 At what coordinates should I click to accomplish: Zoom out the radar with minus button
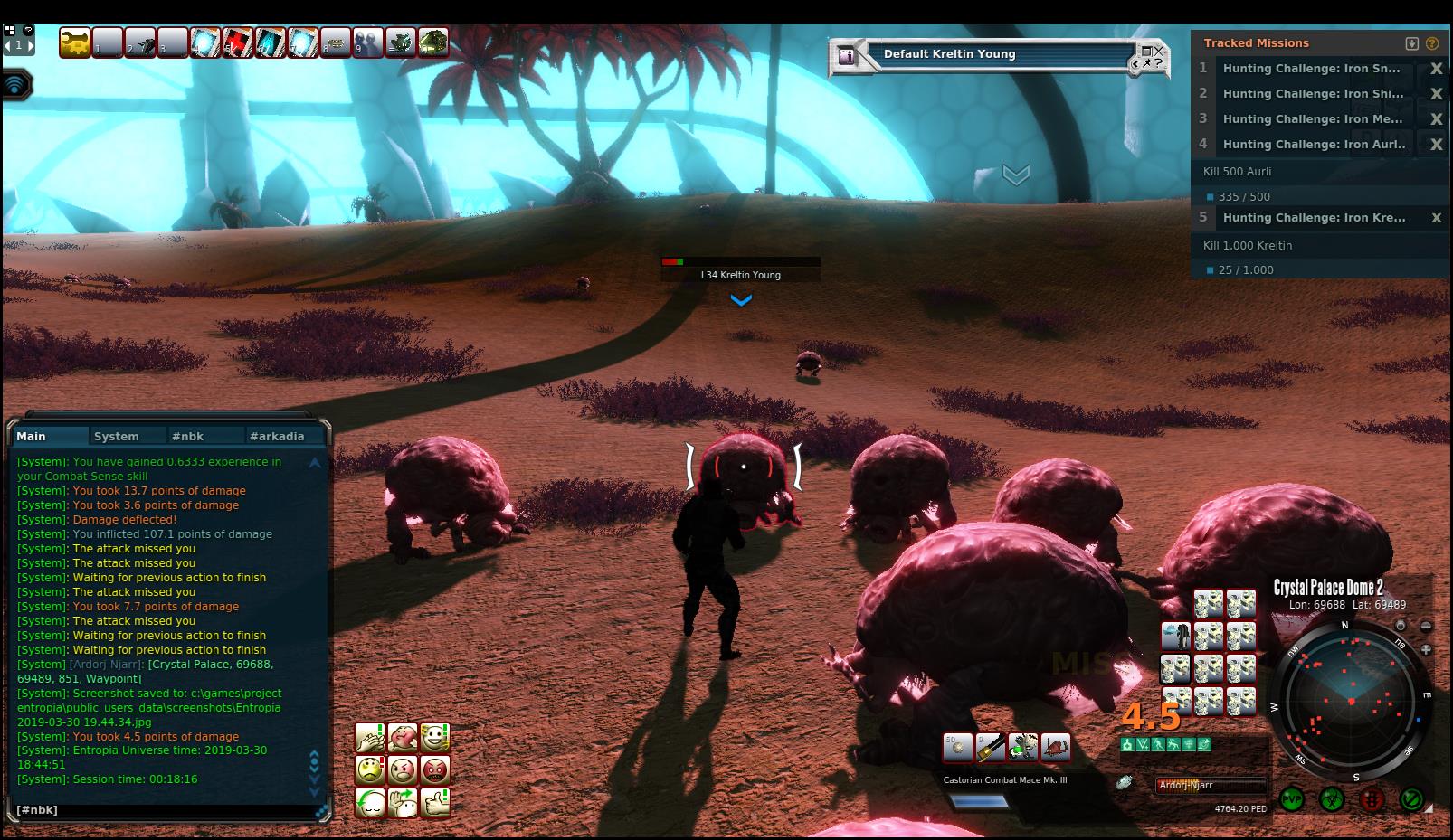[1426, 626]
